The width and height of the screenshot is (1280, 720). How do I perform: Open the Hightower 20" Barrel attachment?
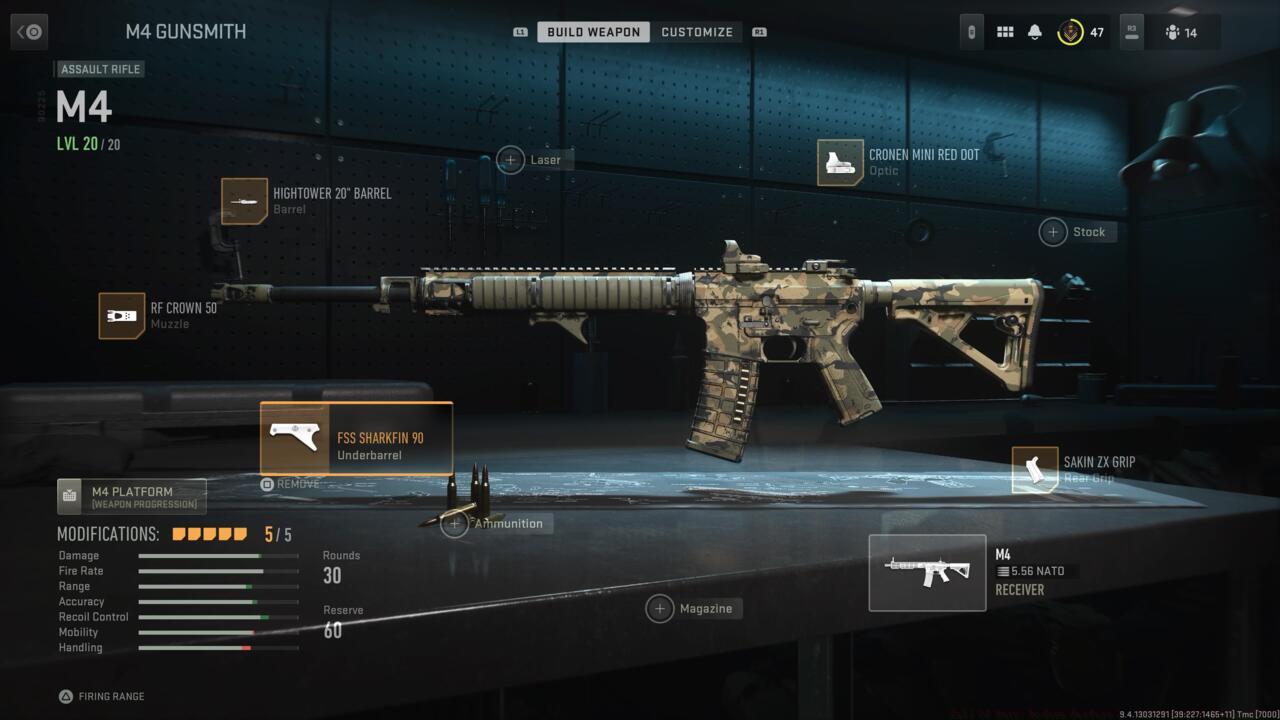point(244,201)
